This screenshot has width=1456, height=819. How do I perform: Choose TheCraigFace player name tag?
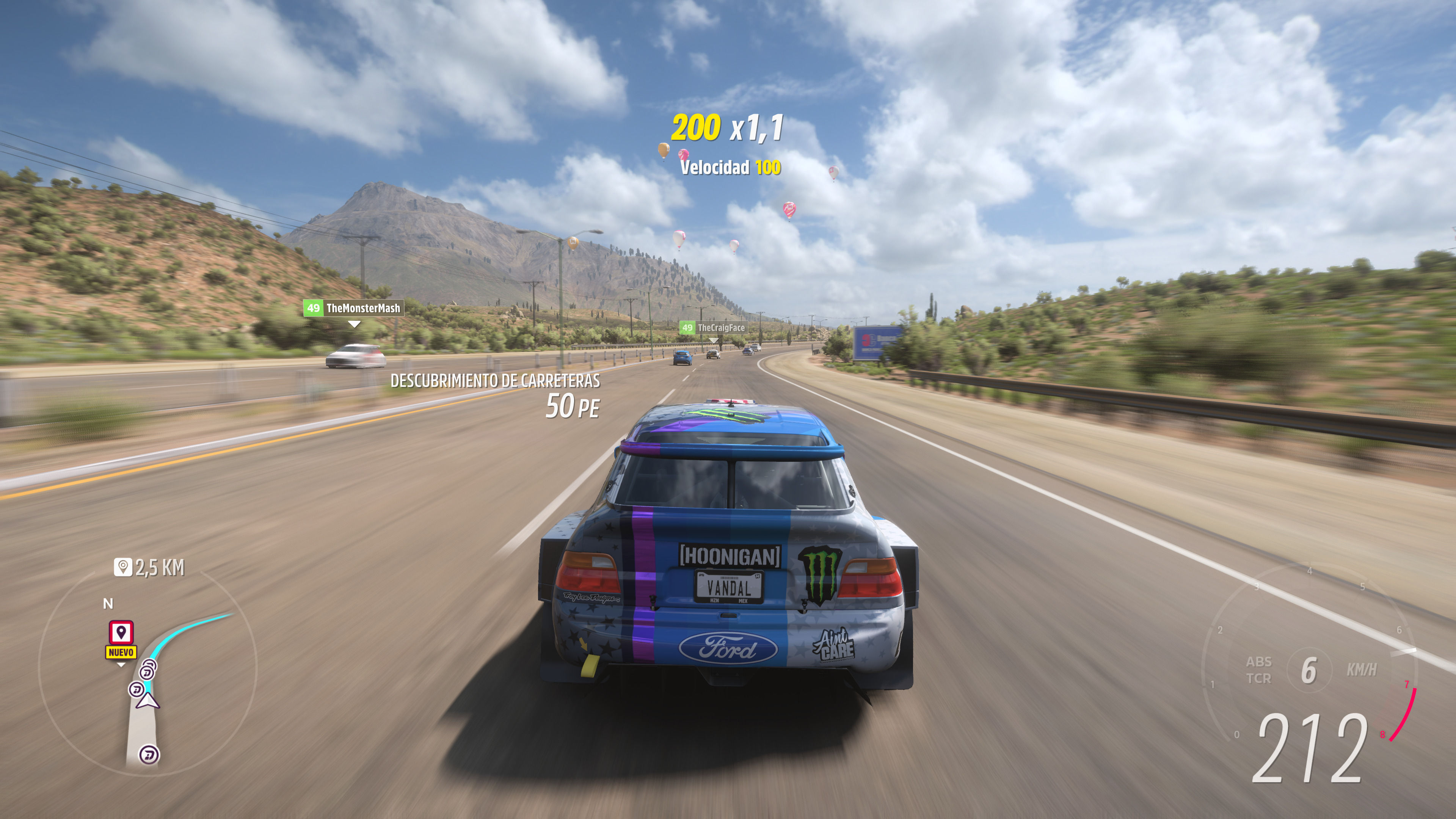click(x=713, y=328)
